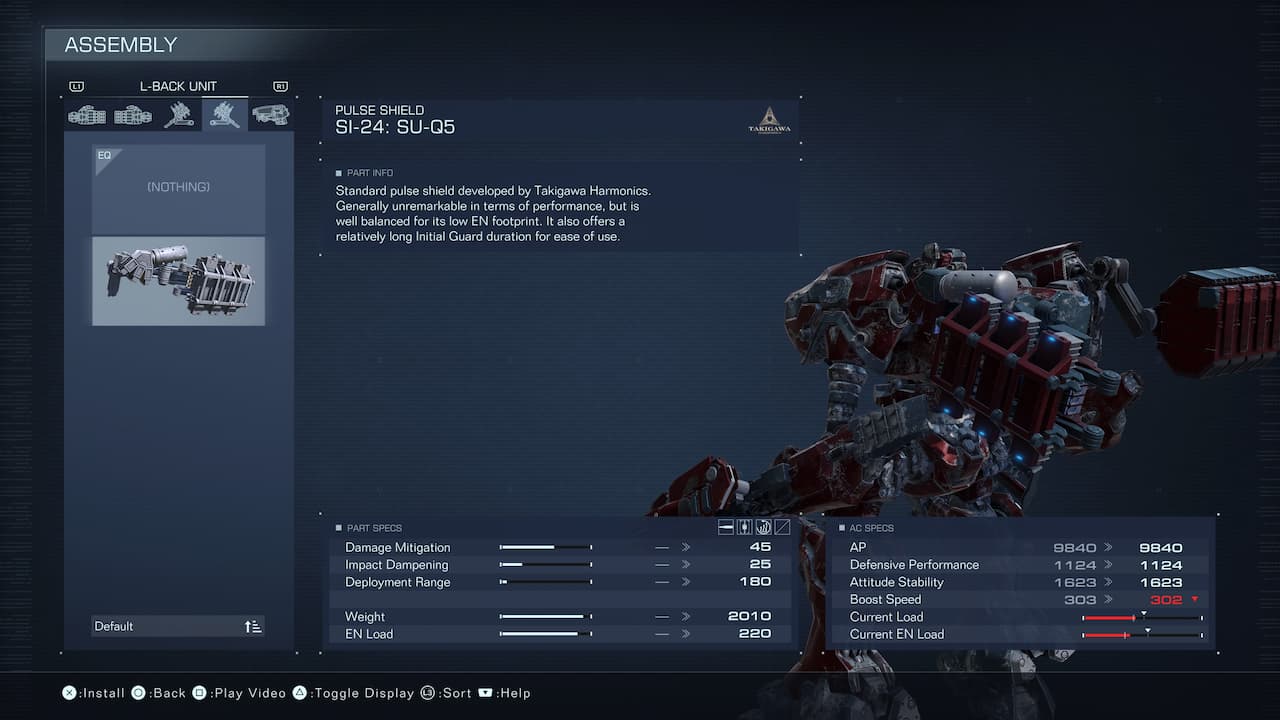Screen dimensions: 1280x720
Task: Open the ASSEMBLY menu header
Action: (120, 44)
